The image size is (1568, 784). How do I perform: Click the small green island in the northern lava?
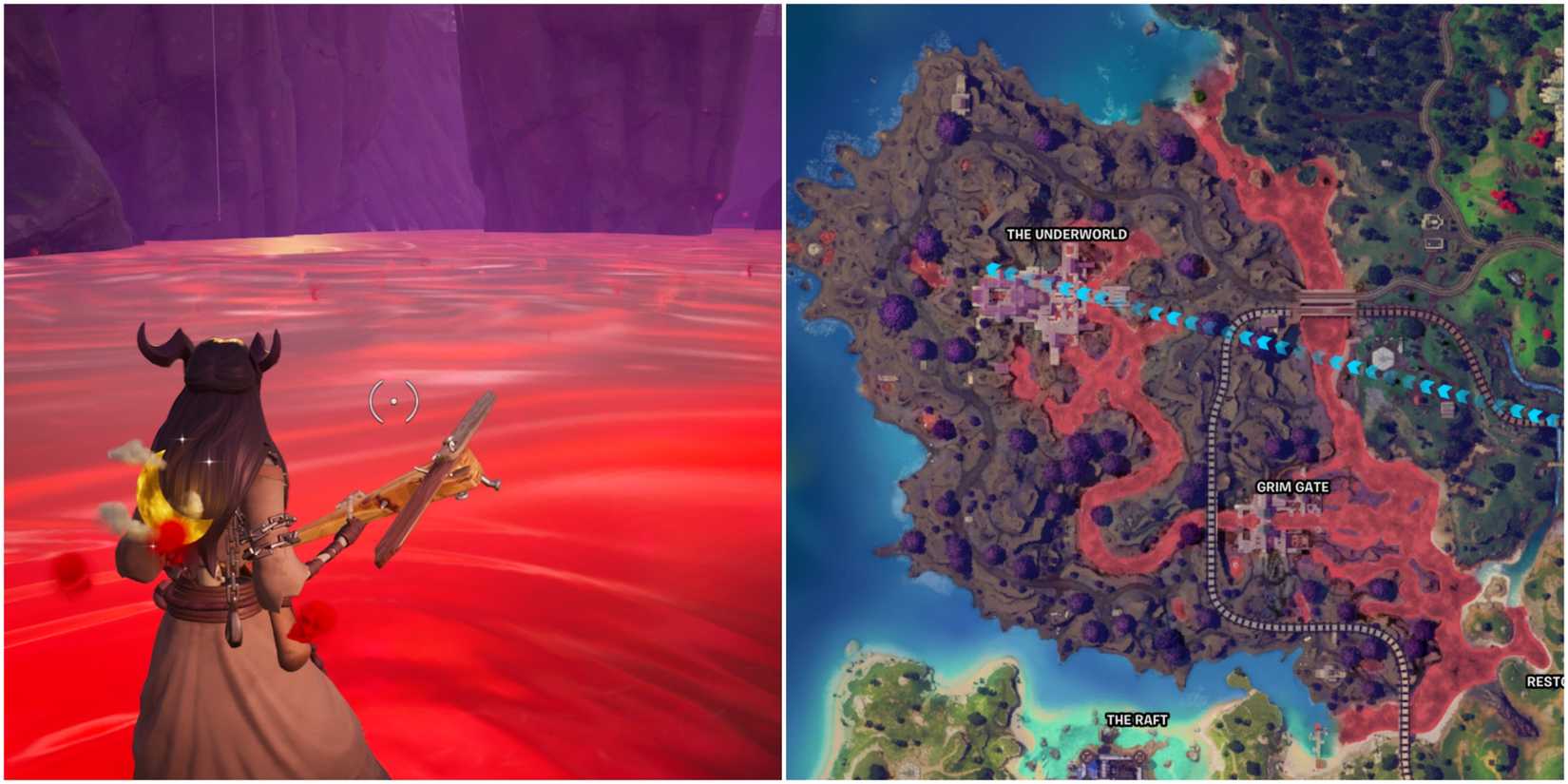tap(1197, 97)
